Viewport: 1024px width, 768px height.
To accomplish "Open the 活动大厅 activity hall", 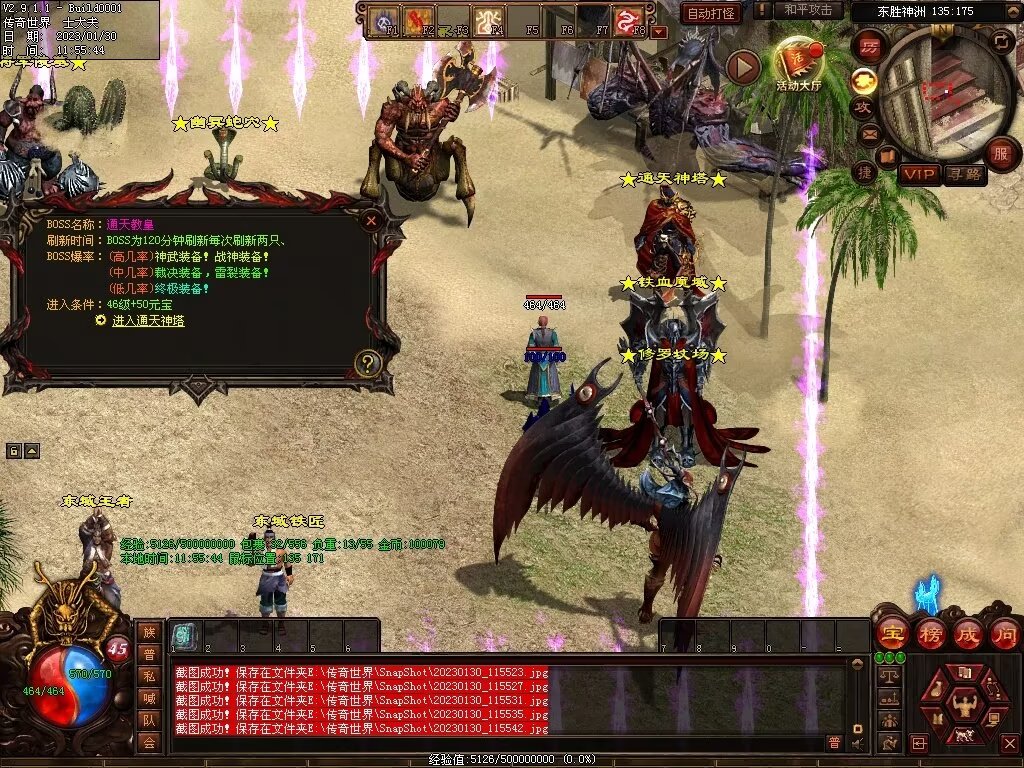I will coord(798,63).
